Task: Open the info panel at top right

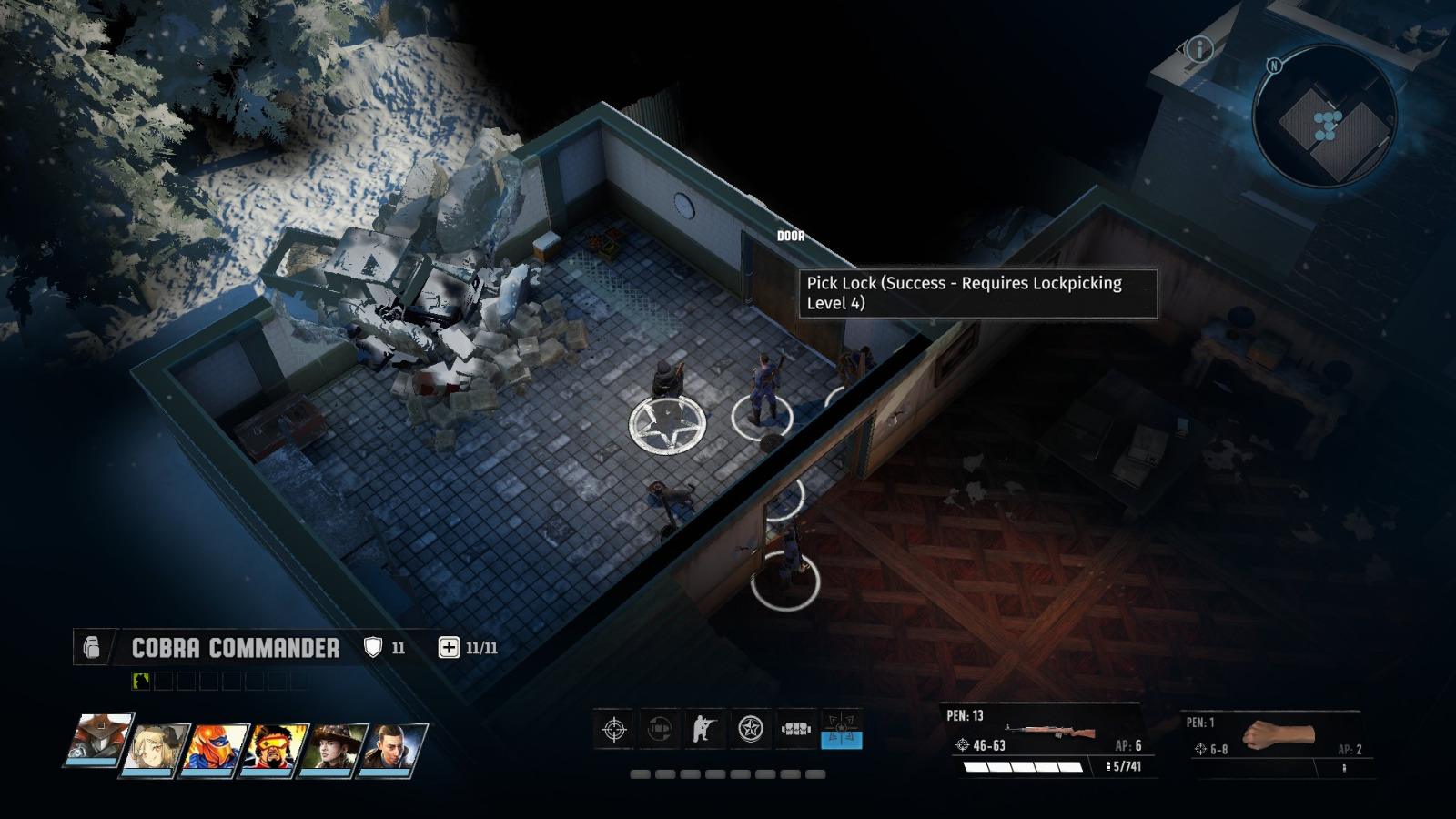Action: click(x=1199, y=50)
